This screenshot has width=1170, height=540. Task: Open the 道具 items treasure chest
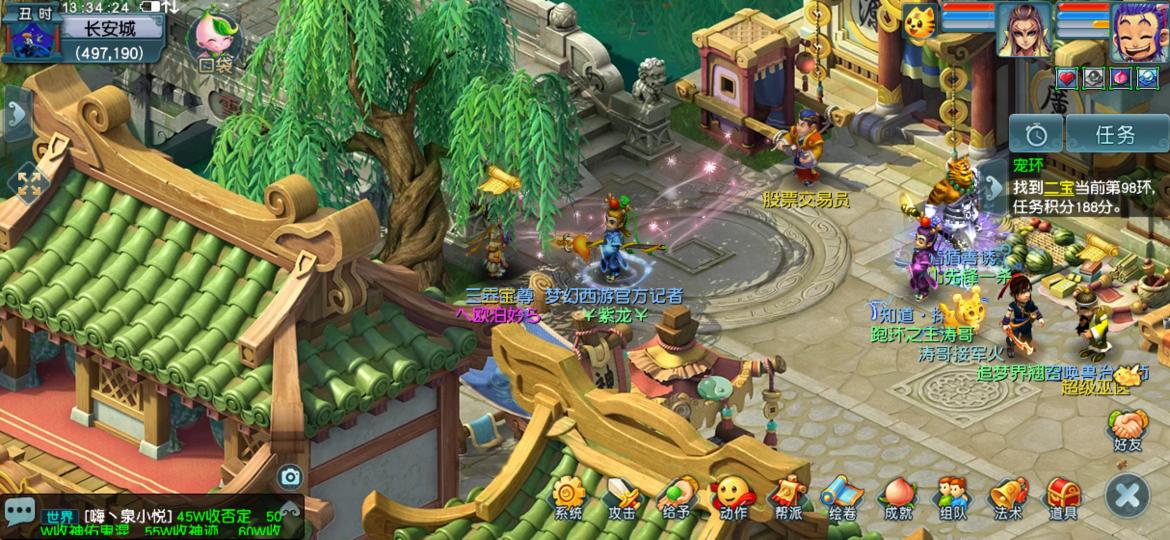pos(1063,497)
